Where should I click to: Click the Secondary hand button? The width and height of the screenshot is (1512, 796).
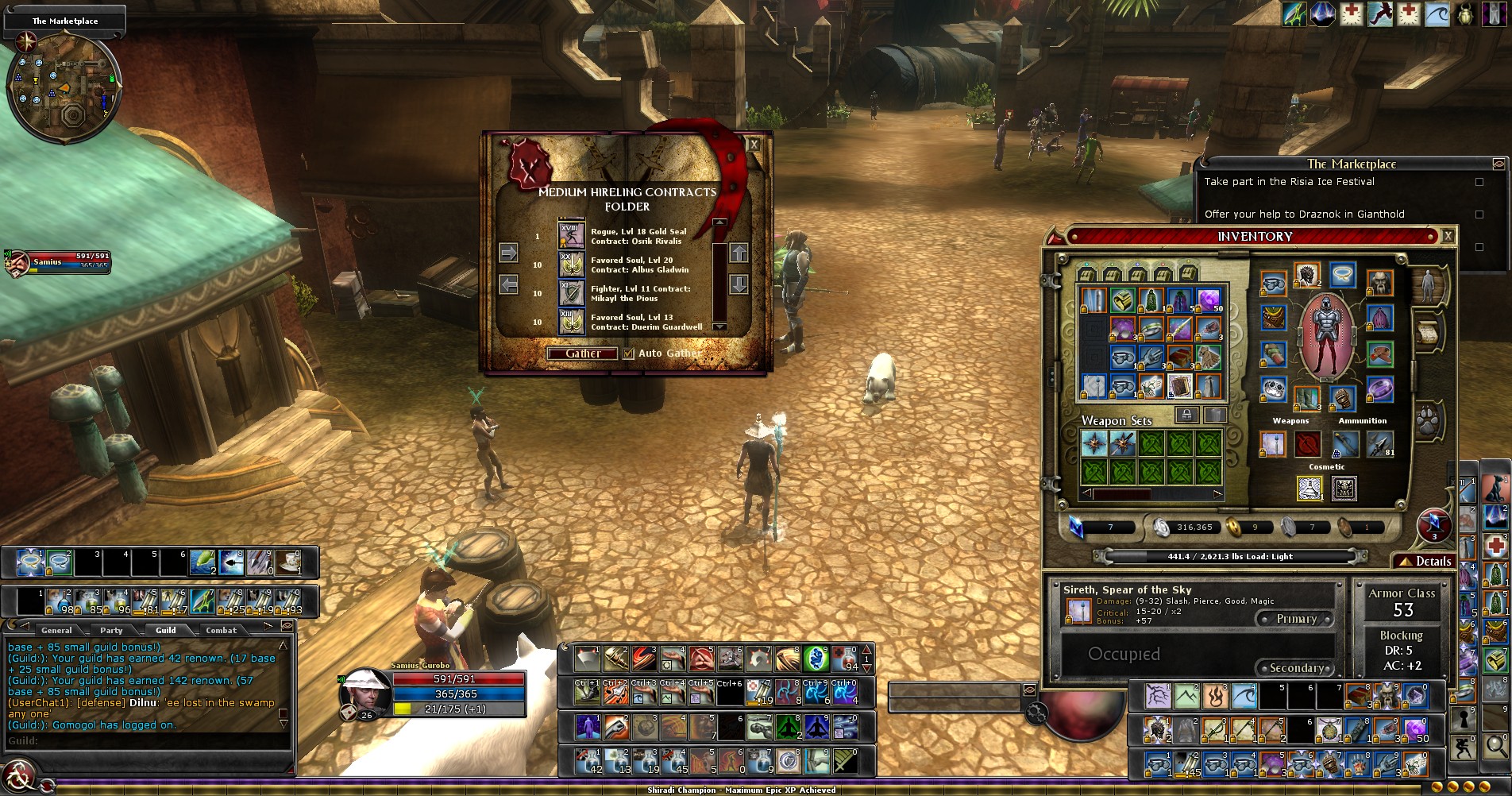(1296, 668)
